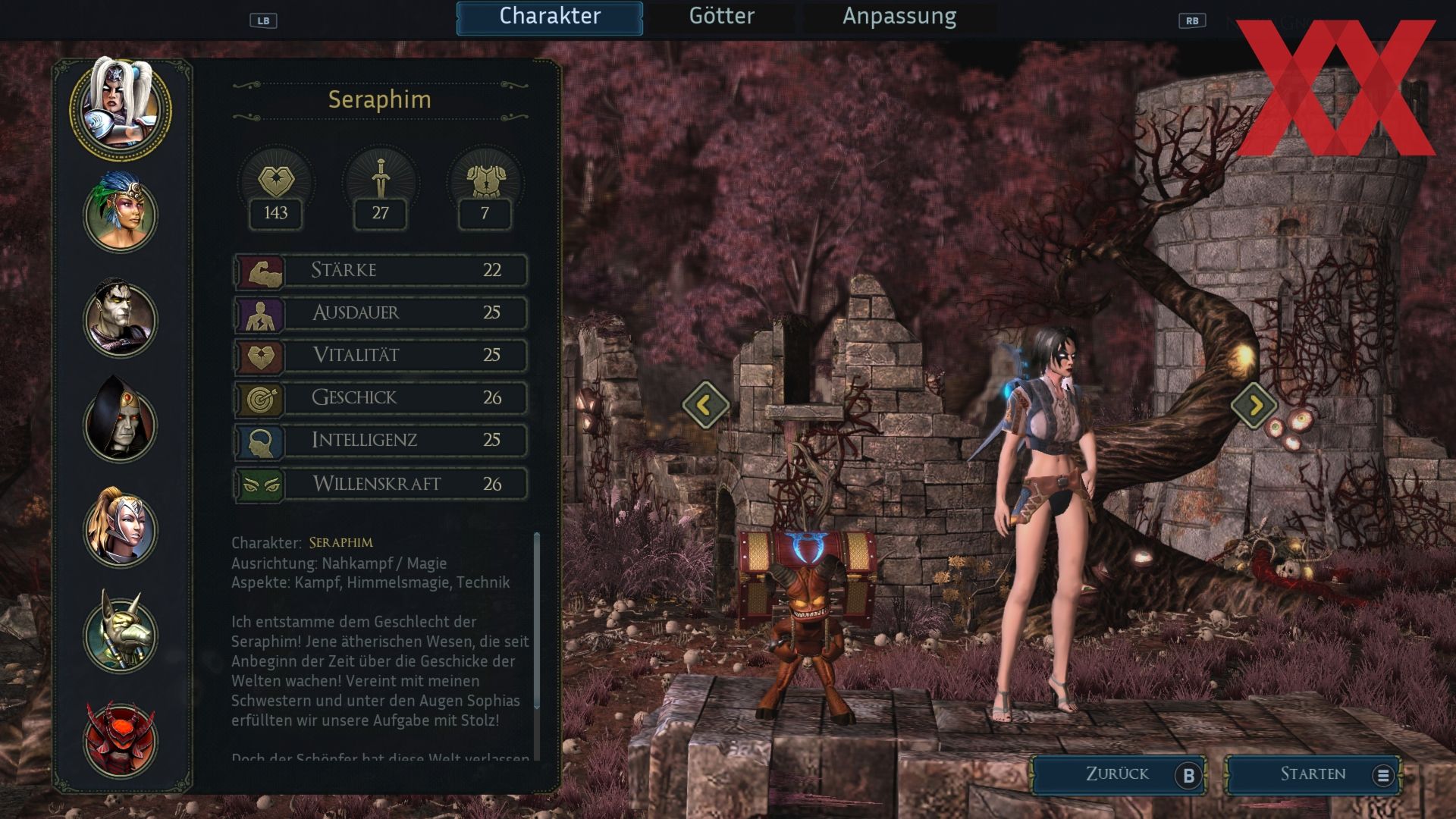Pick the pale dark-haired Shadow Warrior portrait
Viewport: 1456px width, 819px height.
(x=121, y=318)
